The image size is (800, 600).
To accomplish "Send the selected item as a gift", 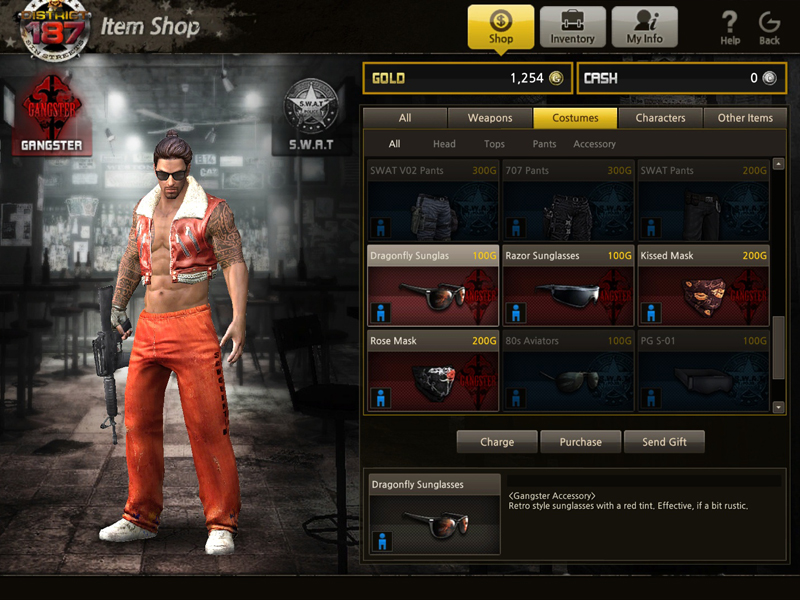I will click(x=664, y=442).
